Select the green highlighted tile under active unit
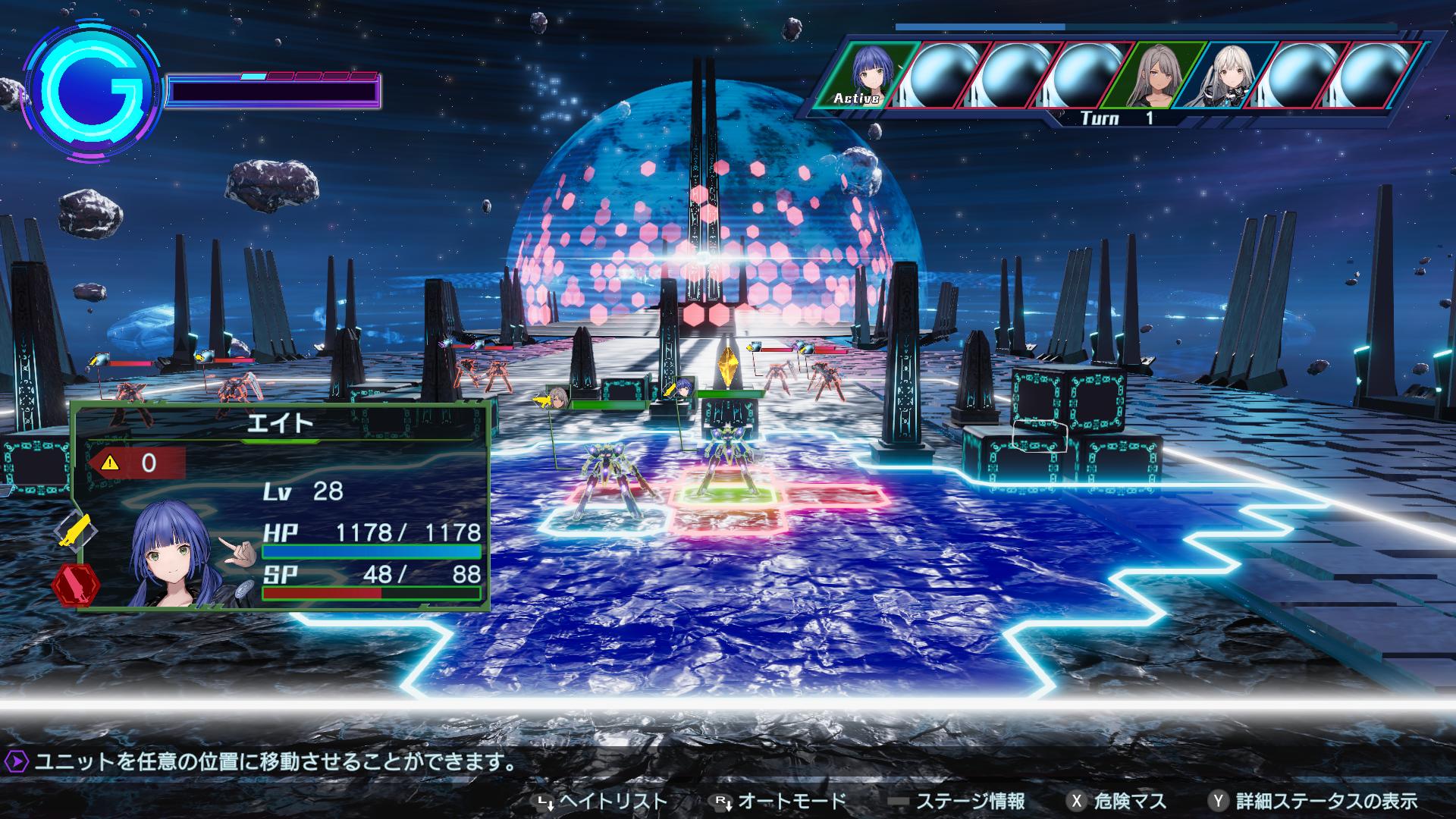1456x819 pixels. (x=726, y=494)
